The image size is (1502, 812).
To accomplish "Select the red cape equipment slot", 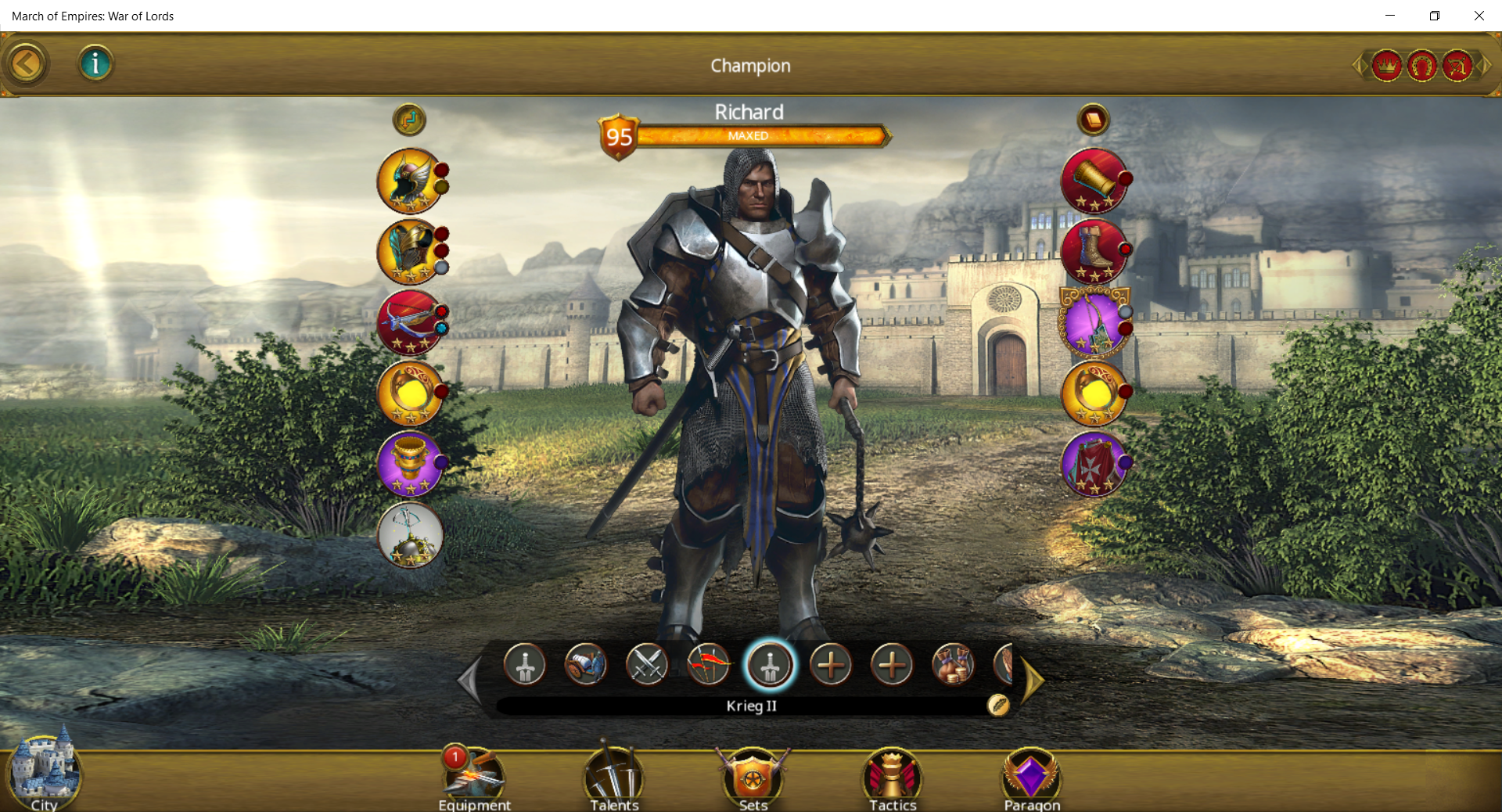I will coord(1094,465).
